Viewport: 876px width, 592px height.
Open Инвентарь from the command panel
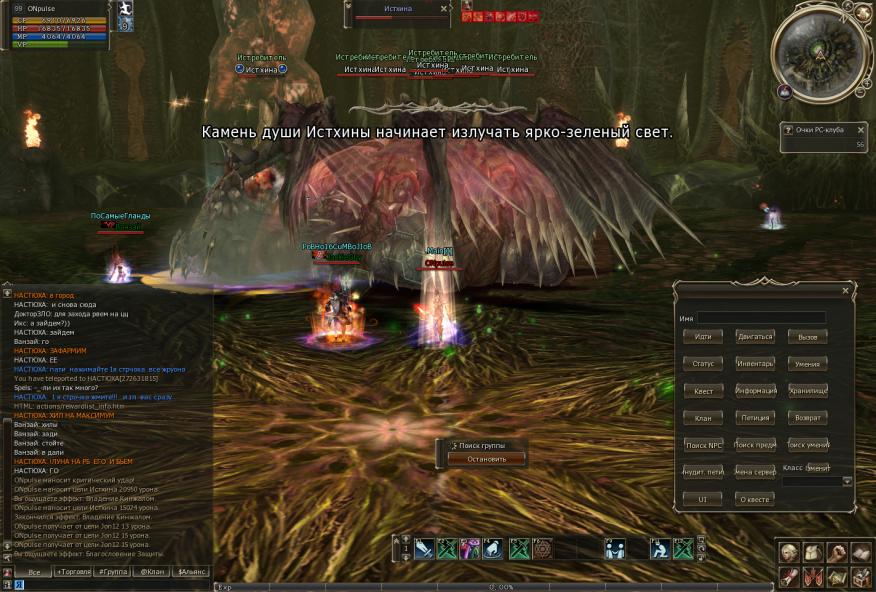(755, 364)
